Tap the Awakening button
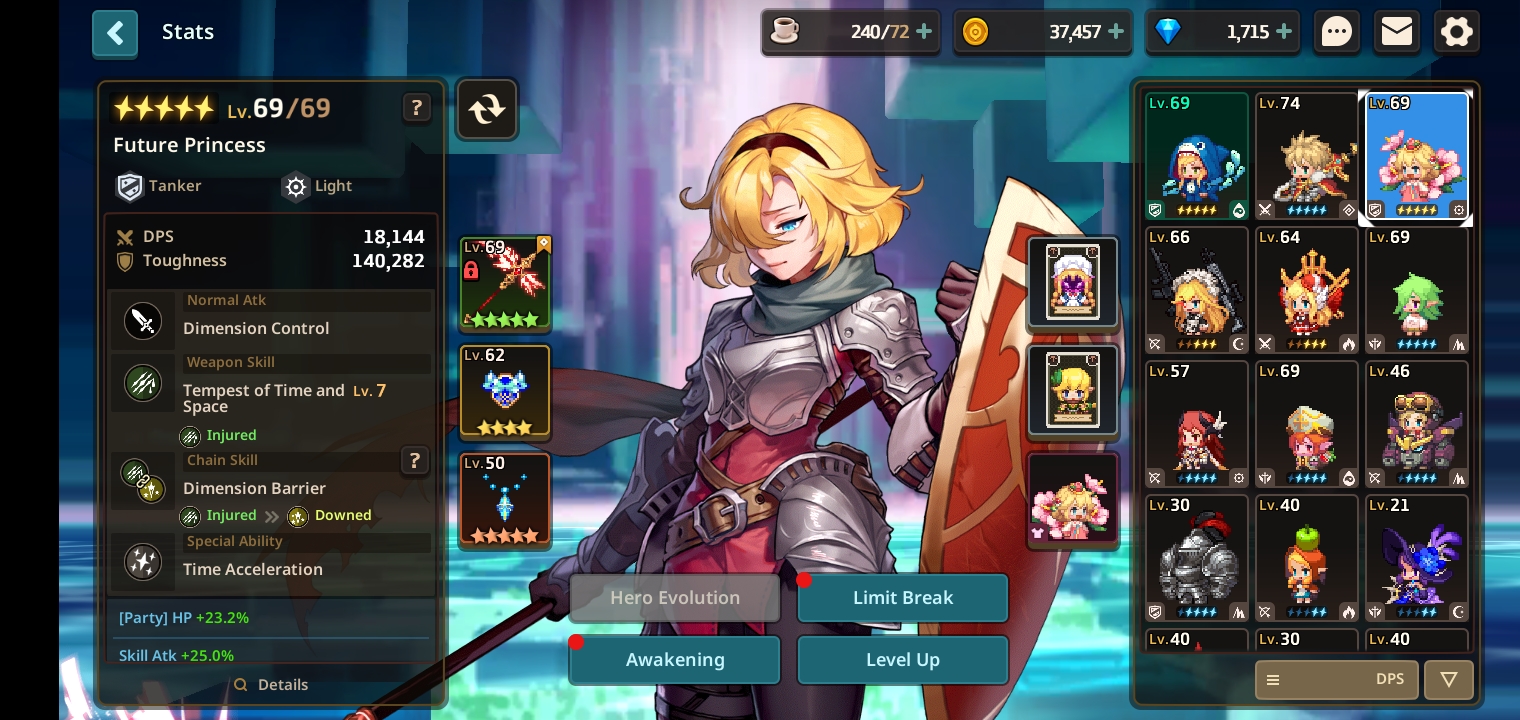The width and height of the screenshot is (1520, 720). 674,659
